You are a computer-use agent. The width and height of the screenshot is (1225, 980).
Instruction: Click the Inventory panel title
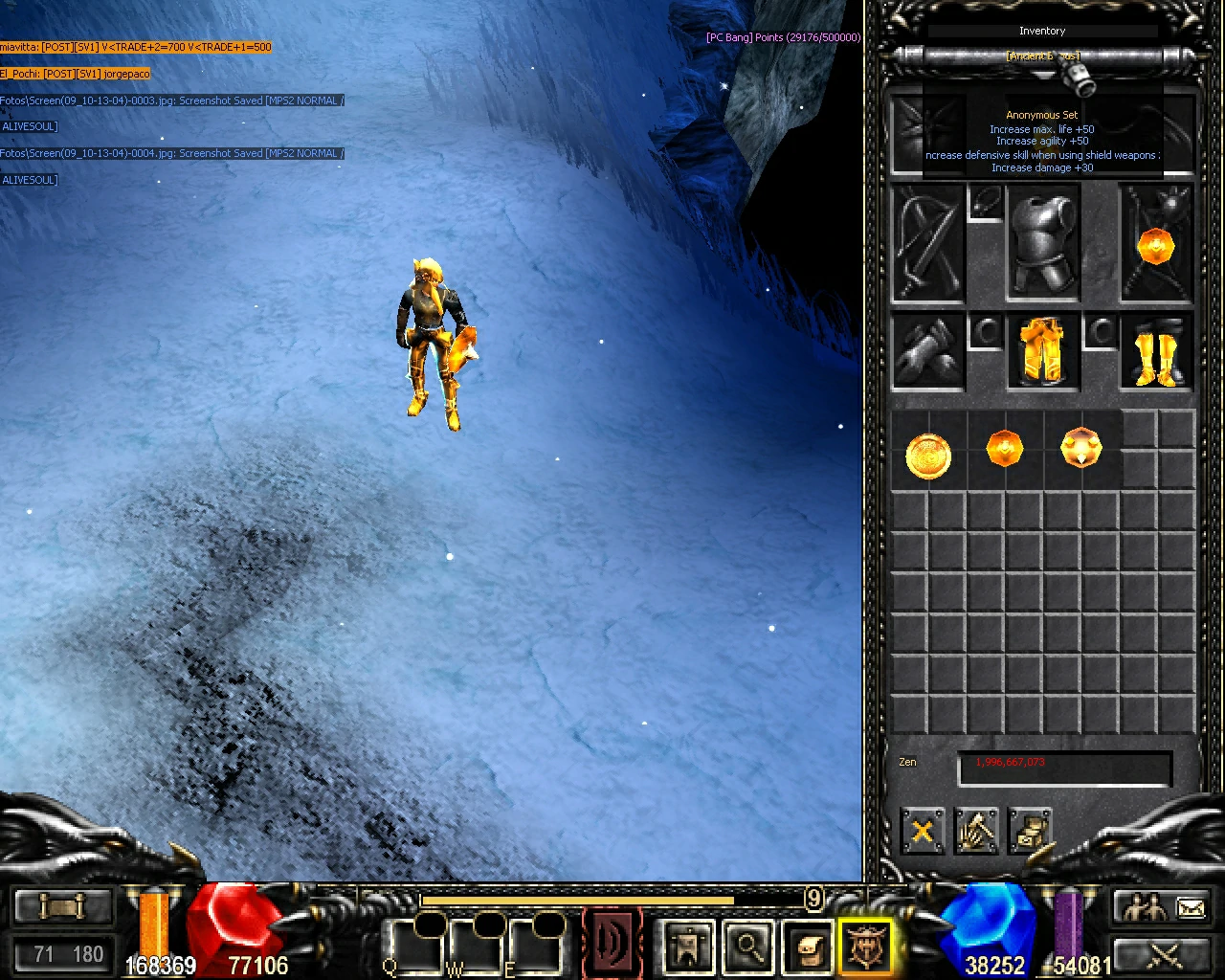tap(1041, 31)
